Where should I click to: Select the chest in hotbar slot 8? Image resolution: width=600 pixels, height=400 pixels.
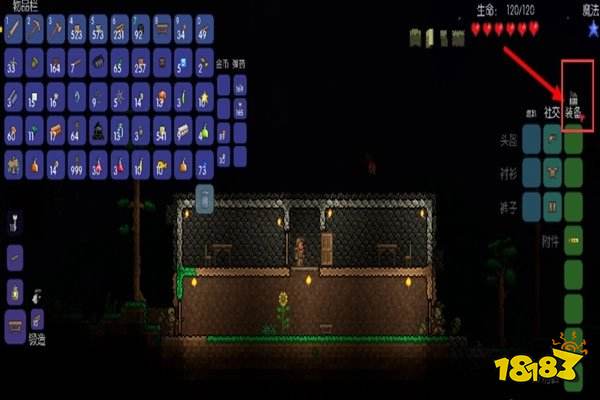[160, 30]
